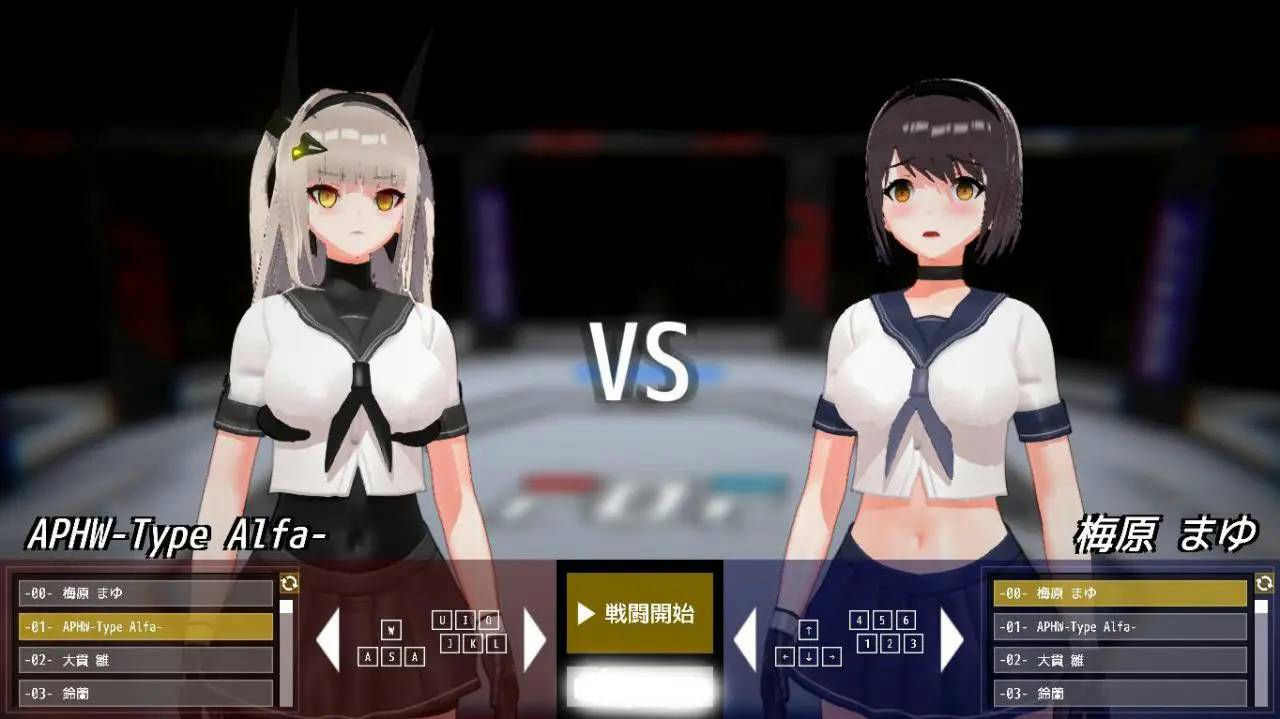
Task: Click the red panel character list scrollbar
Action: (287, 650)
